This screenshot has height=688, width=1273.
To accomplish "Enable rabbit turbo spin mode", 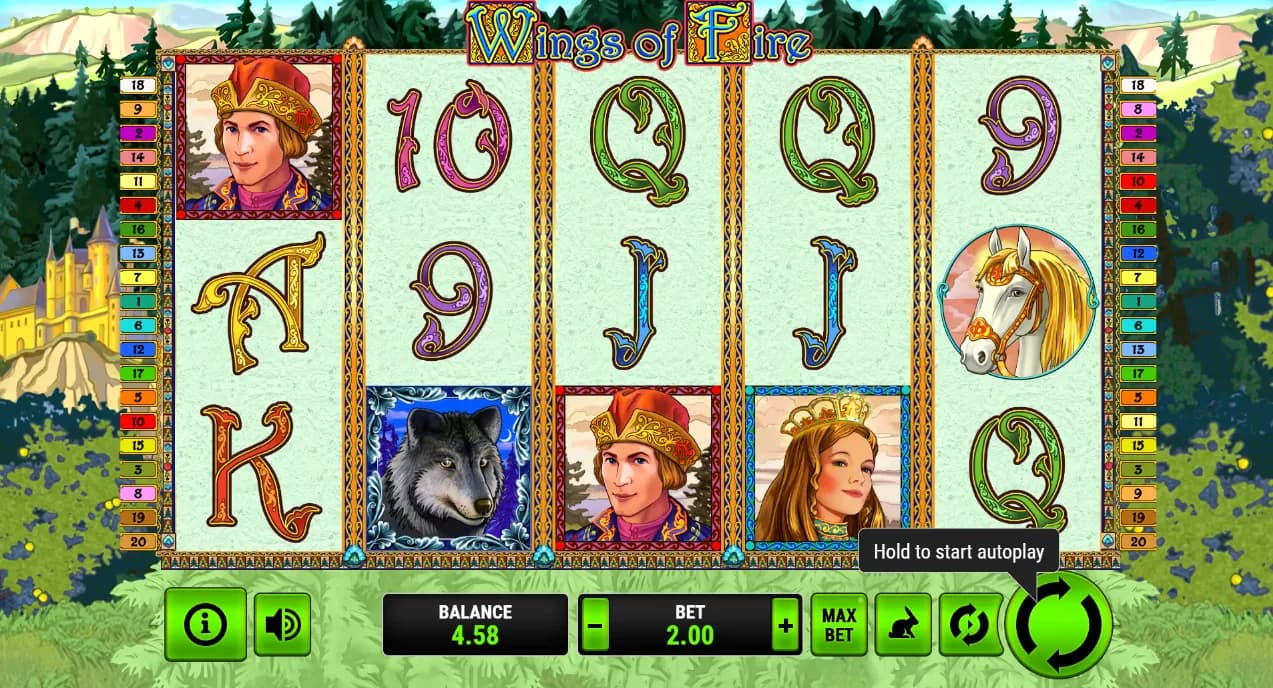I will (x=903, y=624).
